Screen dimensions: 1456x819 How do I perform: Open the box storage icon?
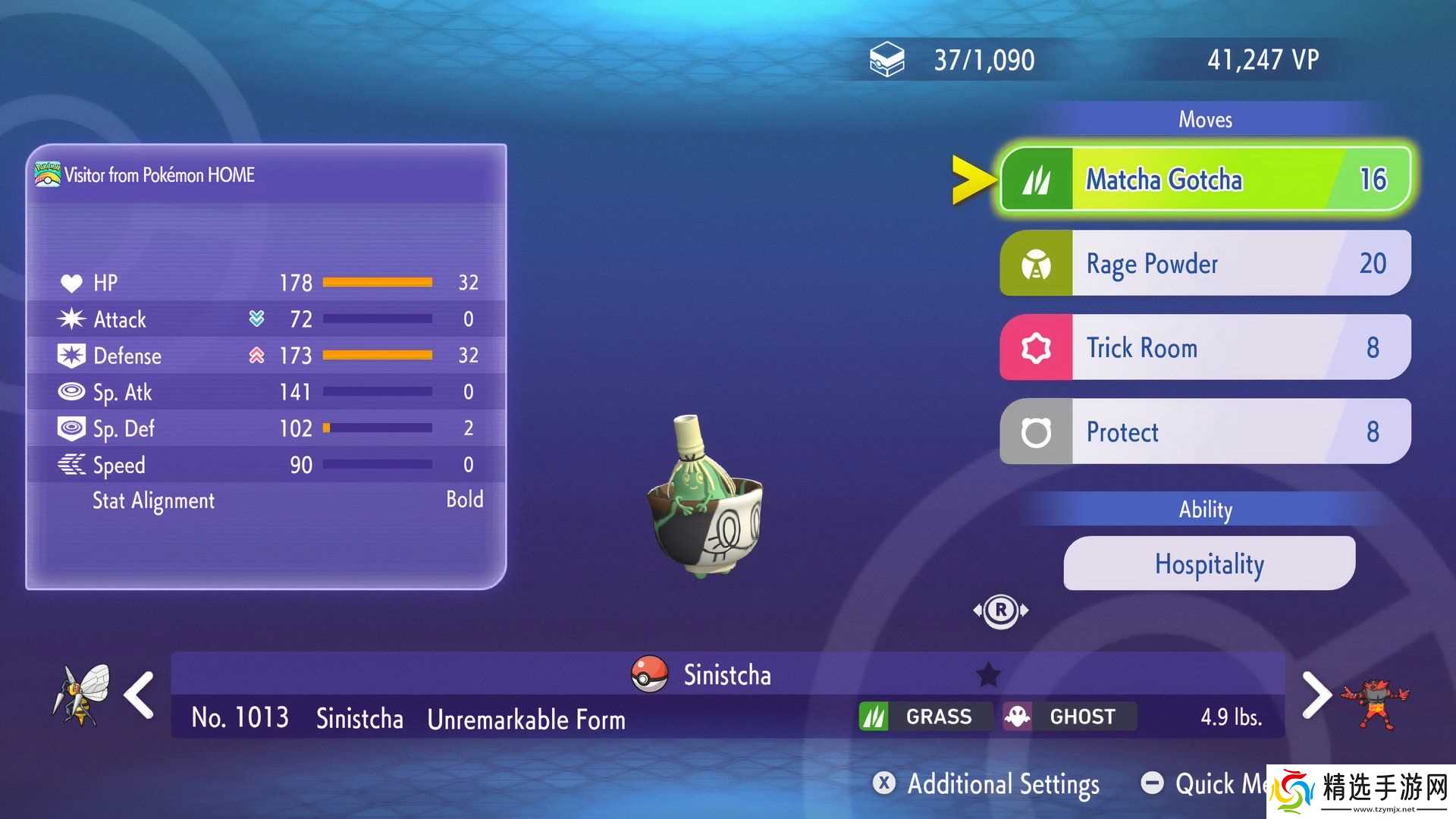pos(886,60)
